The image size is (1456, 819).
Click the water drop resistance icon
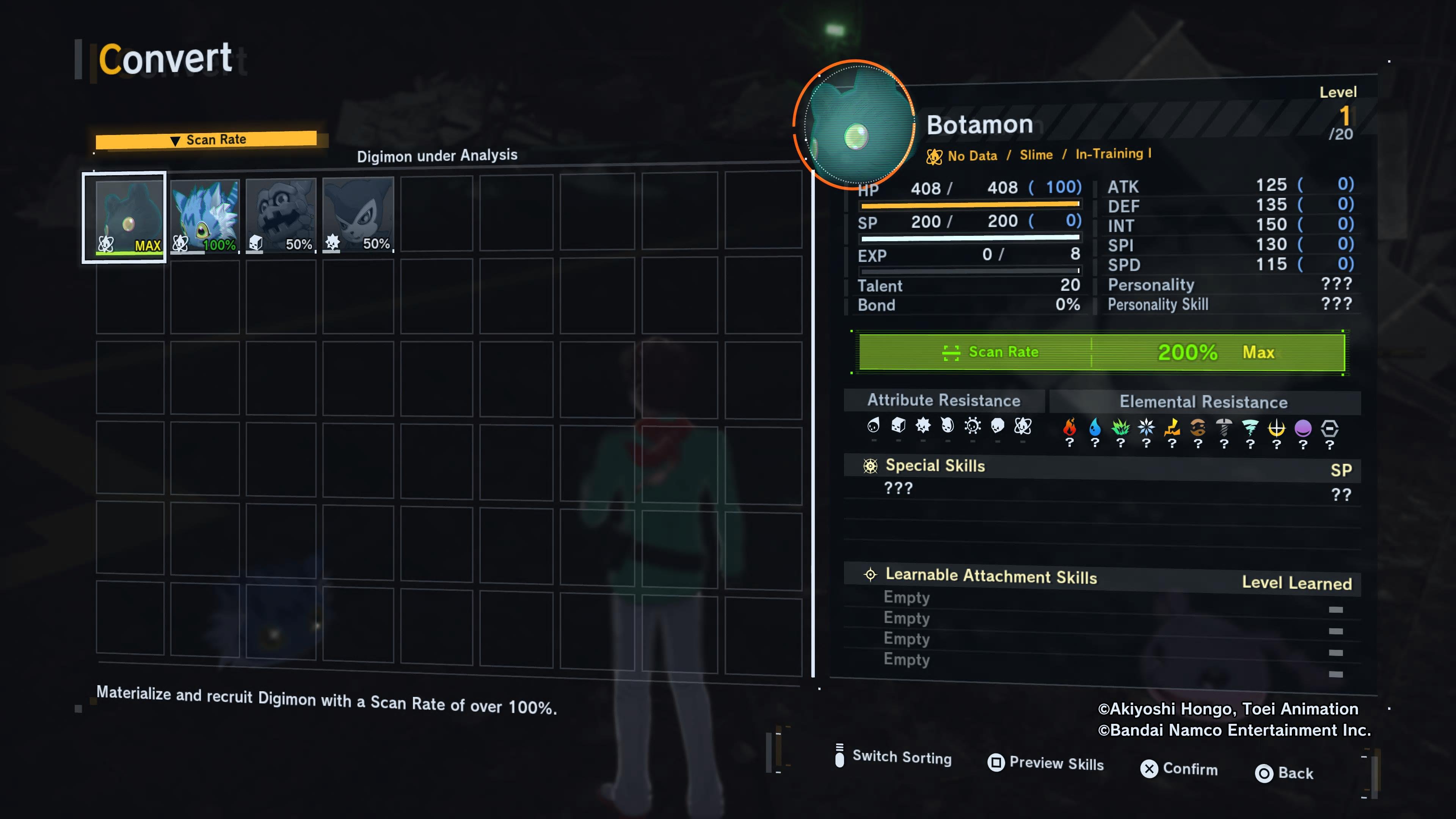pyautogui.click(x=1095, y=427)
